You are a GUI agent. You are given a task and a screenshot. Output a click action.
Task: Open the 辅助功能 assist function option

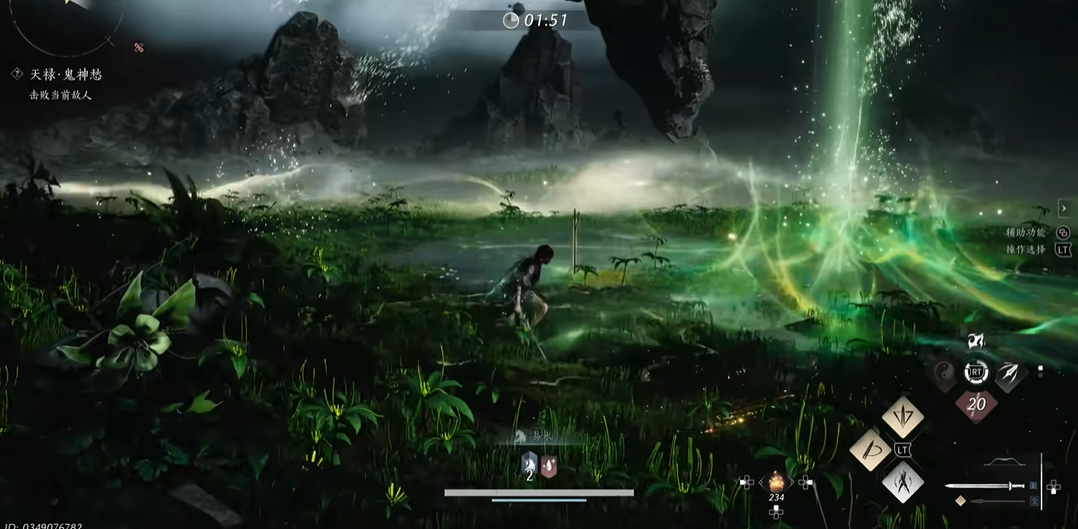pyautogui.click(x=1026, y=232)
